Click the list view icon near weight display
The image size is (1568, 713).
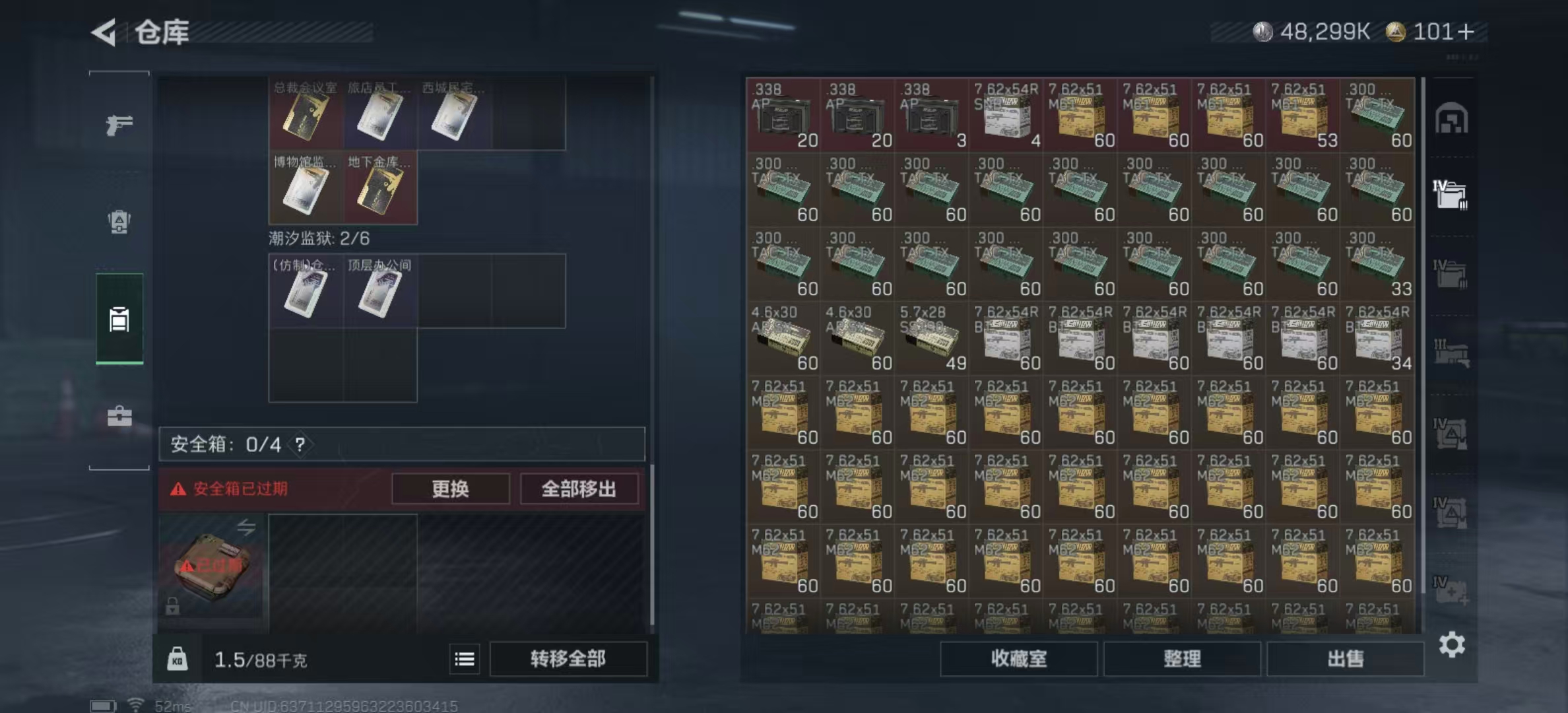(x=466, y=660)
